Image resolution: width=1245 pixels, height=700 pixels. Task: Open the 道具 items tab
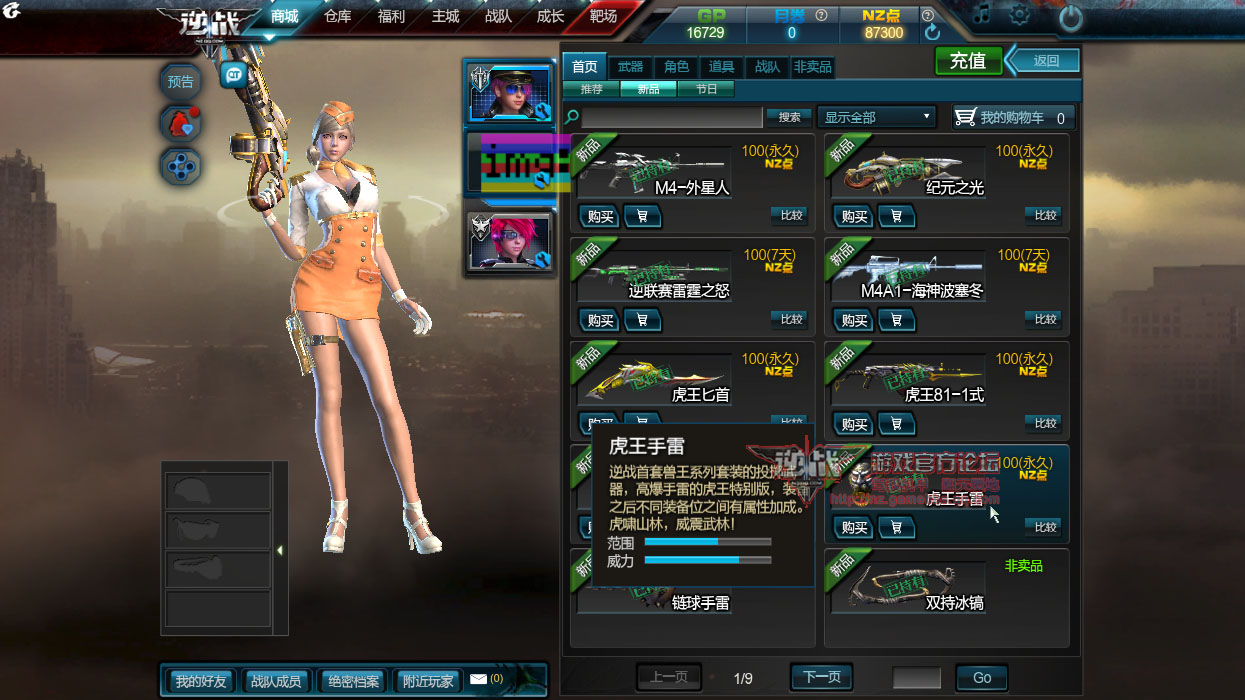pyautogui.click(x=721, y=67)
